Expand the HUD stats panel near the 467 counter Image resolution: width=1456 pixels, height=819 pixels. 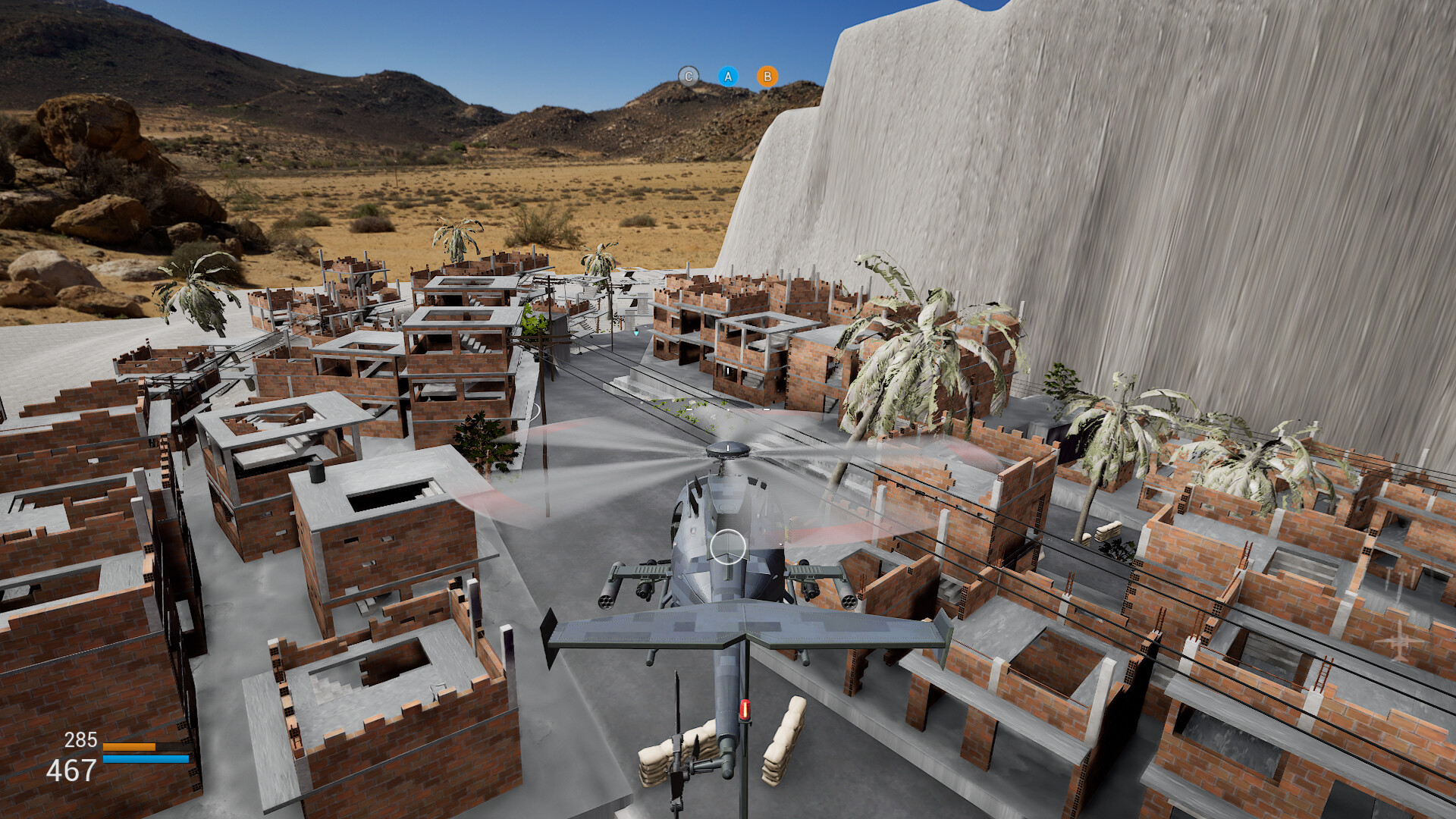(x=70, y=770)
